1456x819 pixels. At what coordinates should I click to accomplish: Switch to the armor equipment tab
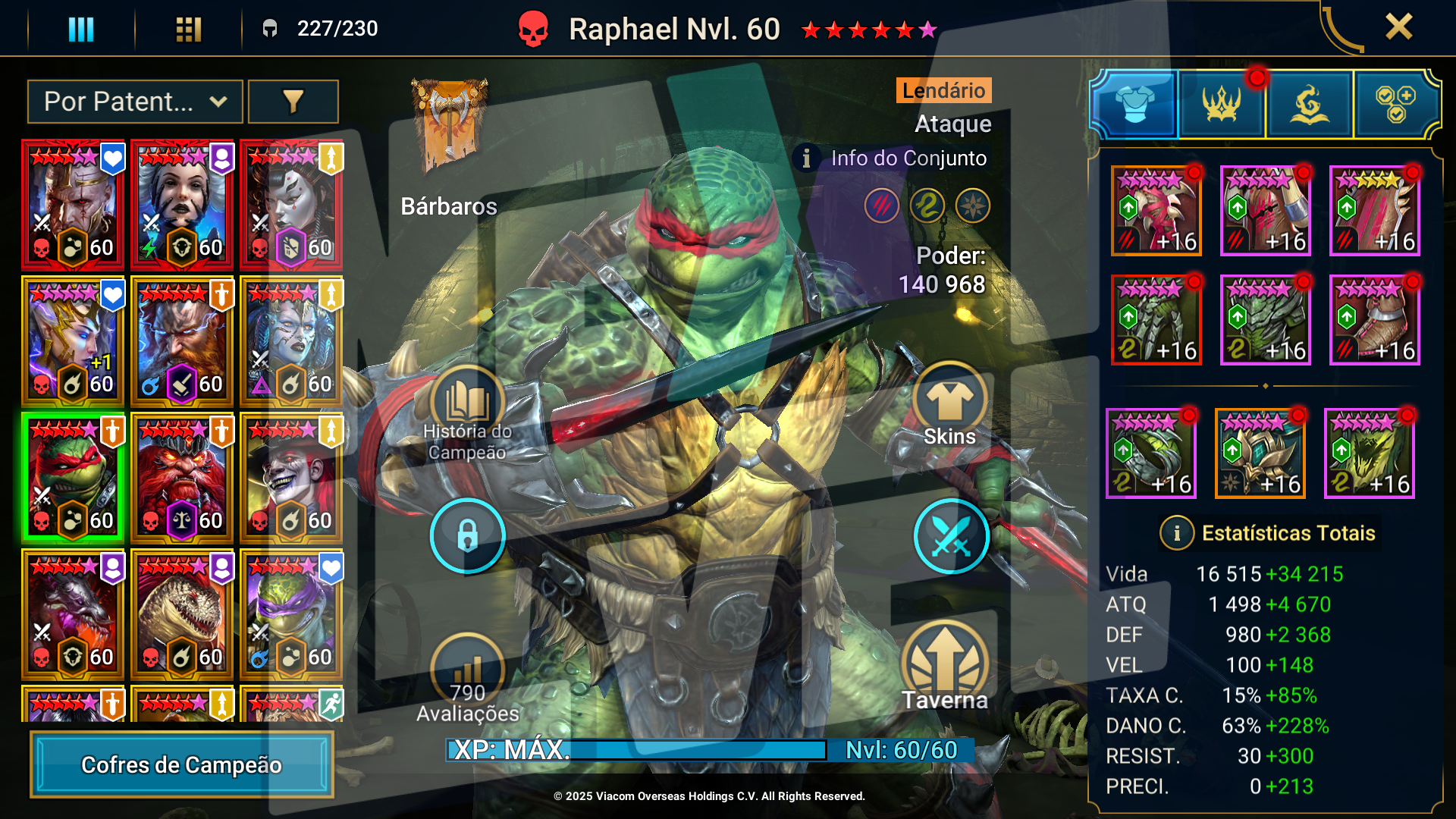1134,104
